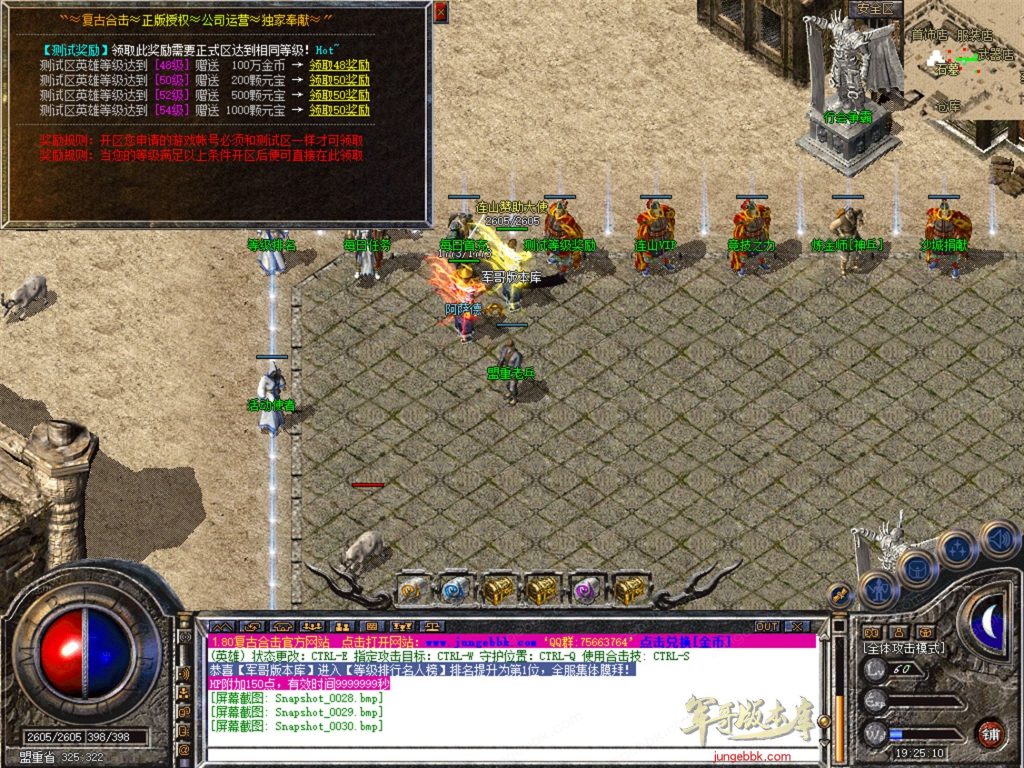Use the blue scroll in the belt
Viewport: 1024px width, 768px height.
[455, 590]
